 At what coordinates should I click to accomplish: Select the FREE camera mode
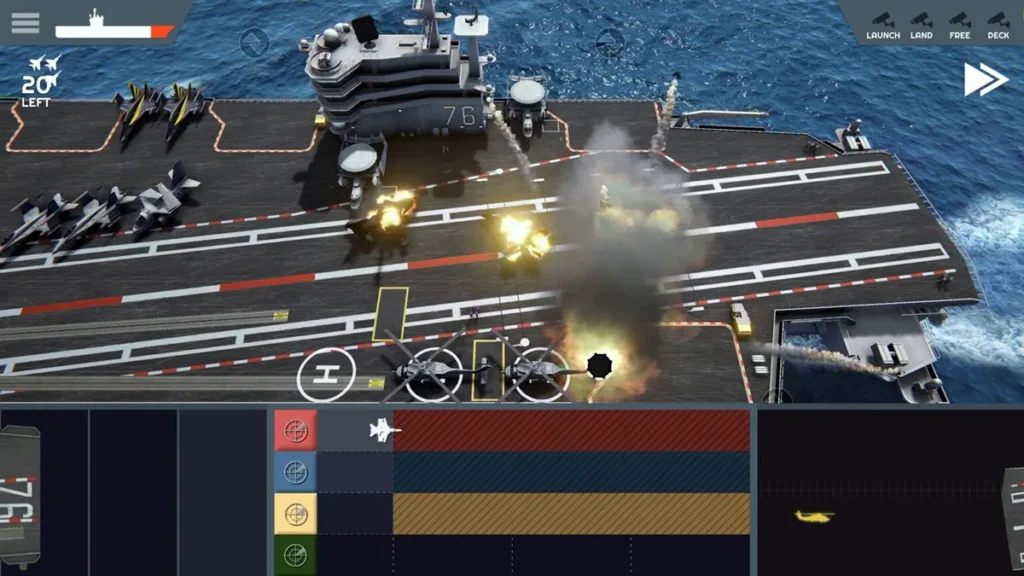coord(960,25)
